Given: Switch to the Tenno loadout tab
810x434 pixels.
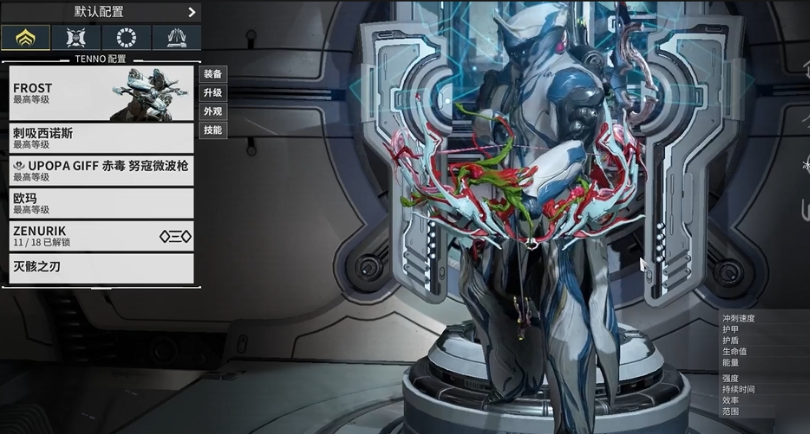Looking at the screenshot, I should (25, 38).
